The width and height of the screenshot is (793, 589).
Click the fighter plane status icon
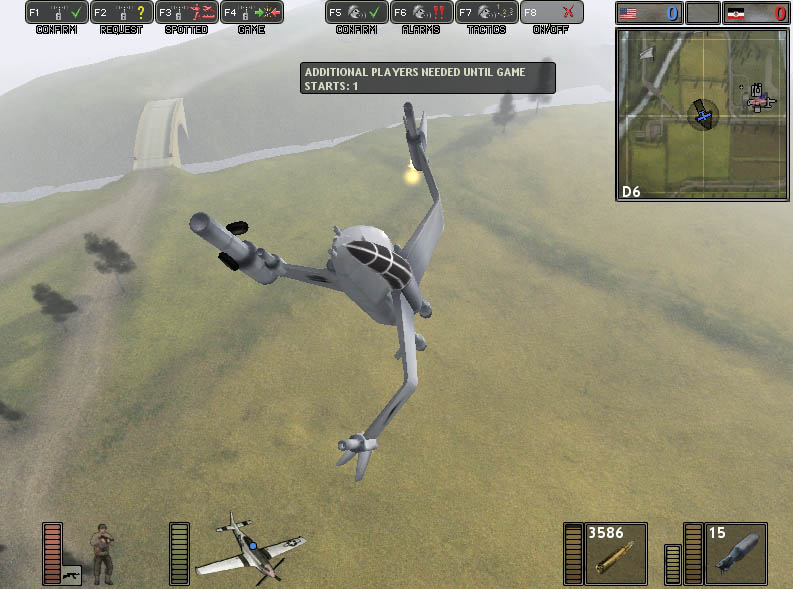point(248,547)
